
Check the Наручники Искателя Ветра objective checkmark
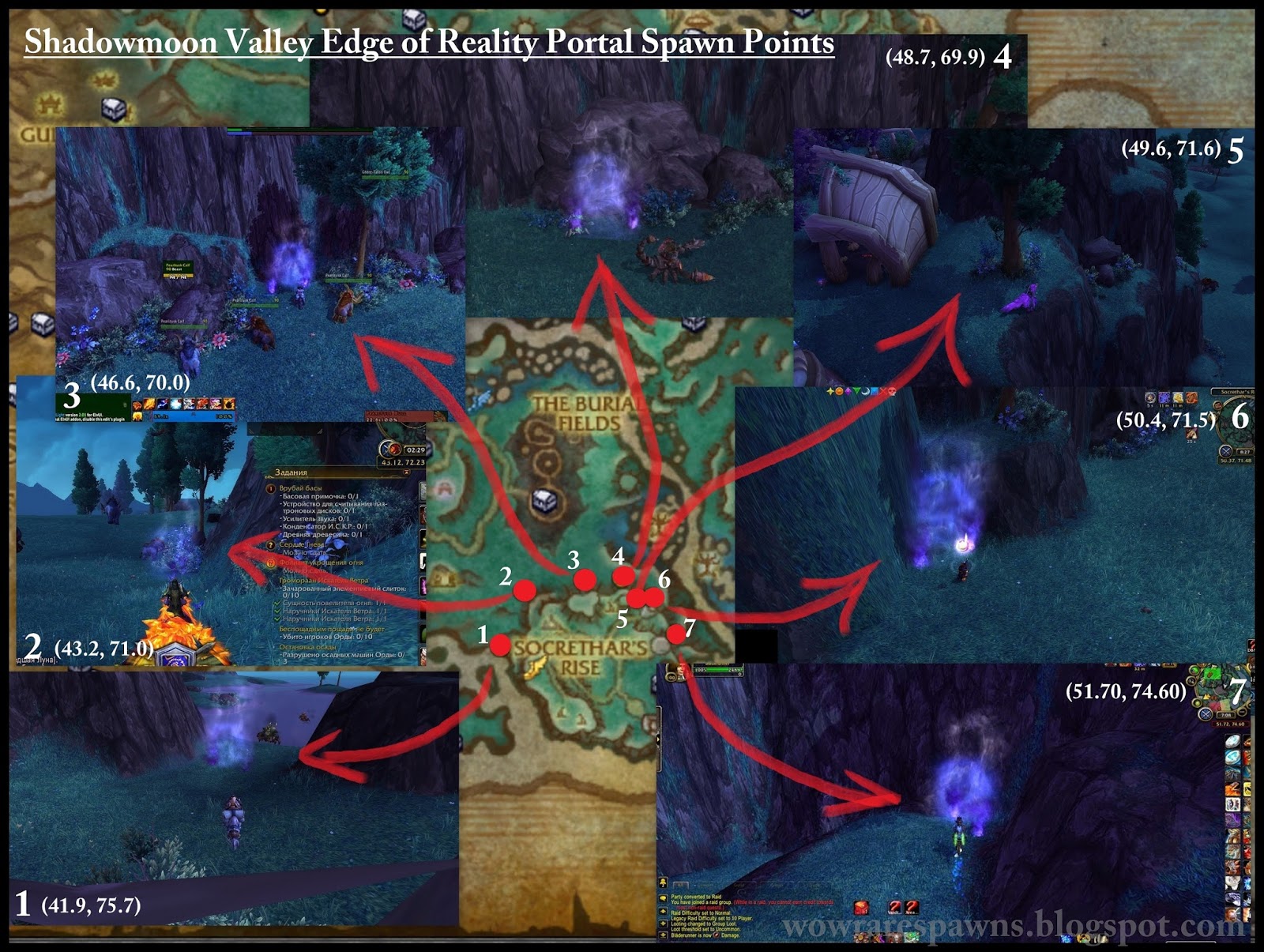(277, 611)
